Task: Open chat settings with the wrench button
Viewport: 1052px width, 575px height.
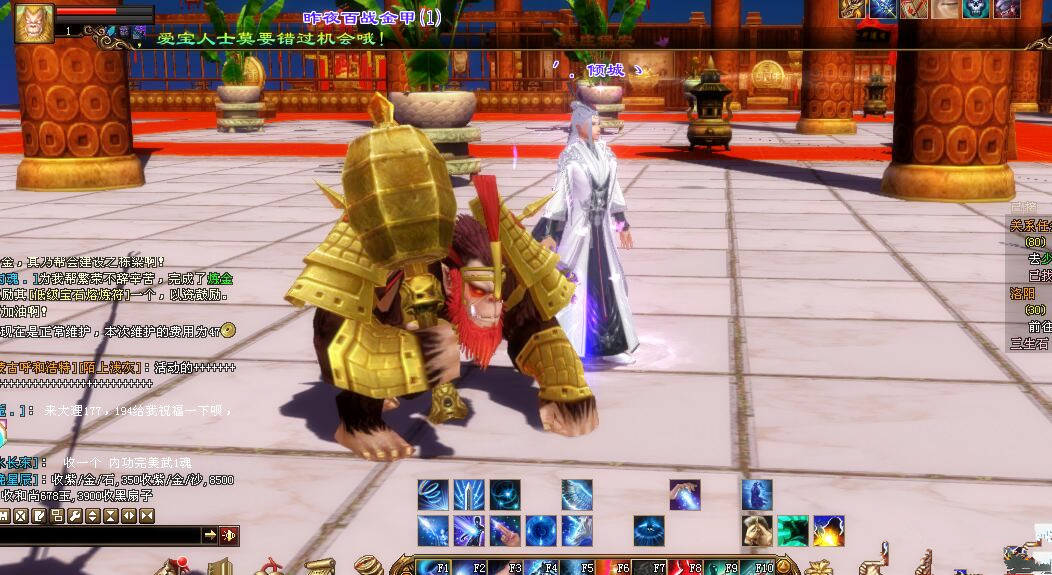Action: pos(75,516)
